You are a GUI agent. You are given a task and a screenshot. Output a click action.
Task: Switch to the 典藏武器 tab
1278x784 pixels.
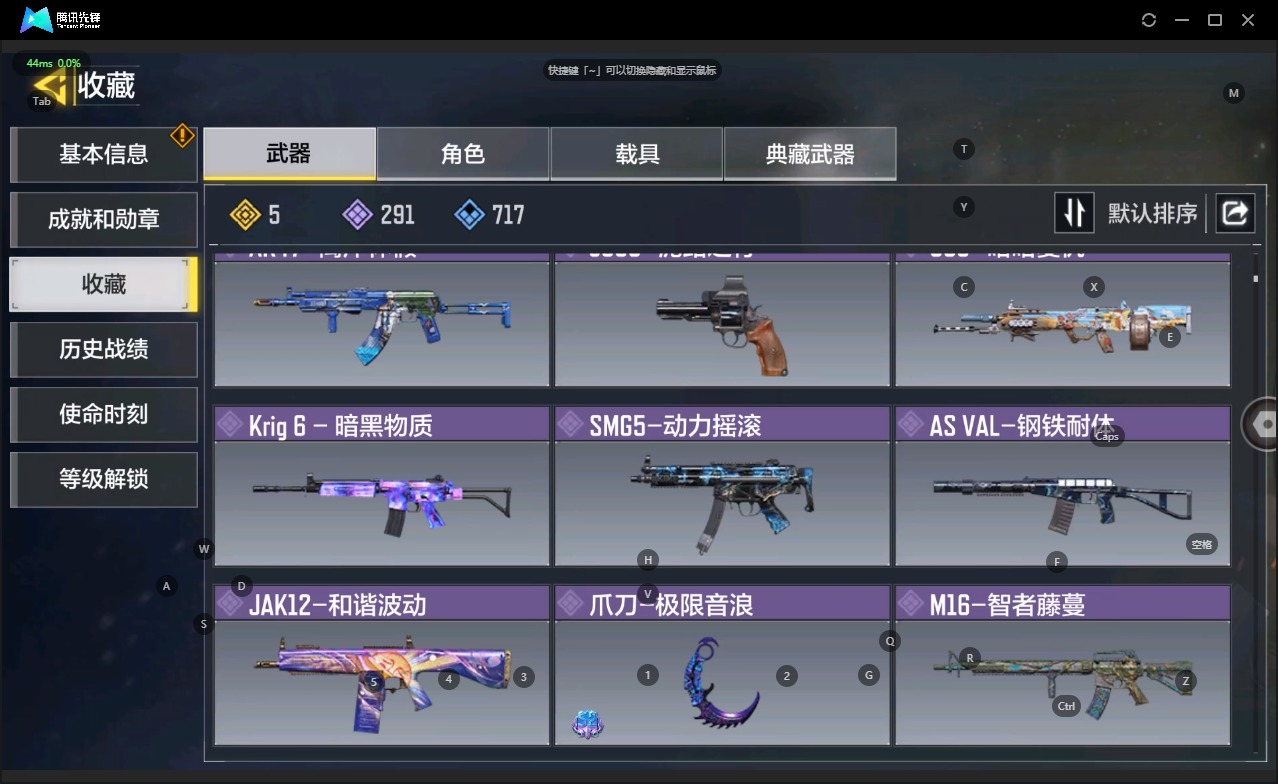click(x=810, y=154)
